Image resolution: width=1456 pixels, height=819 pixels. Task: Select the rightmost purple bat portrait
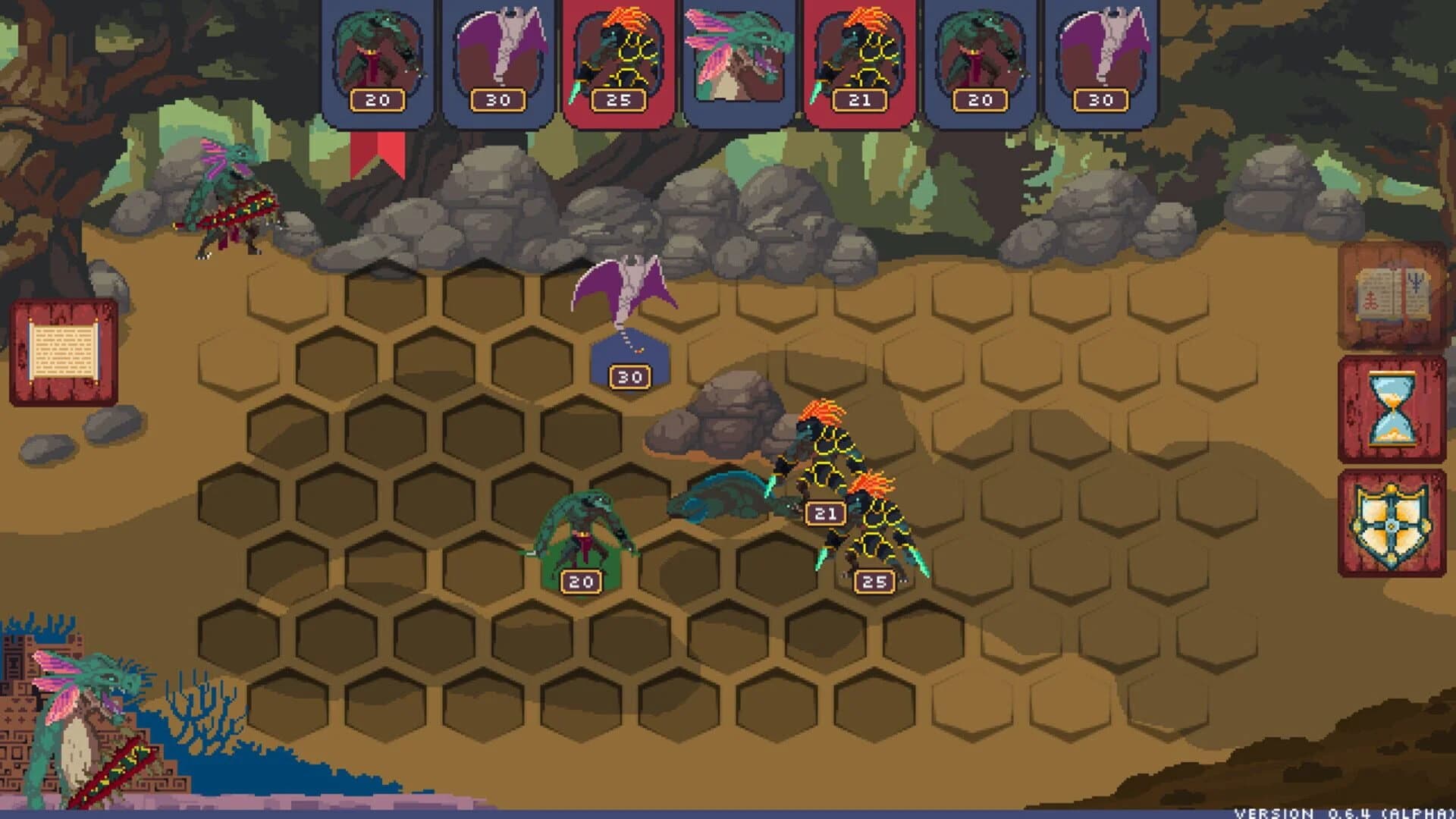(1103, 53)
